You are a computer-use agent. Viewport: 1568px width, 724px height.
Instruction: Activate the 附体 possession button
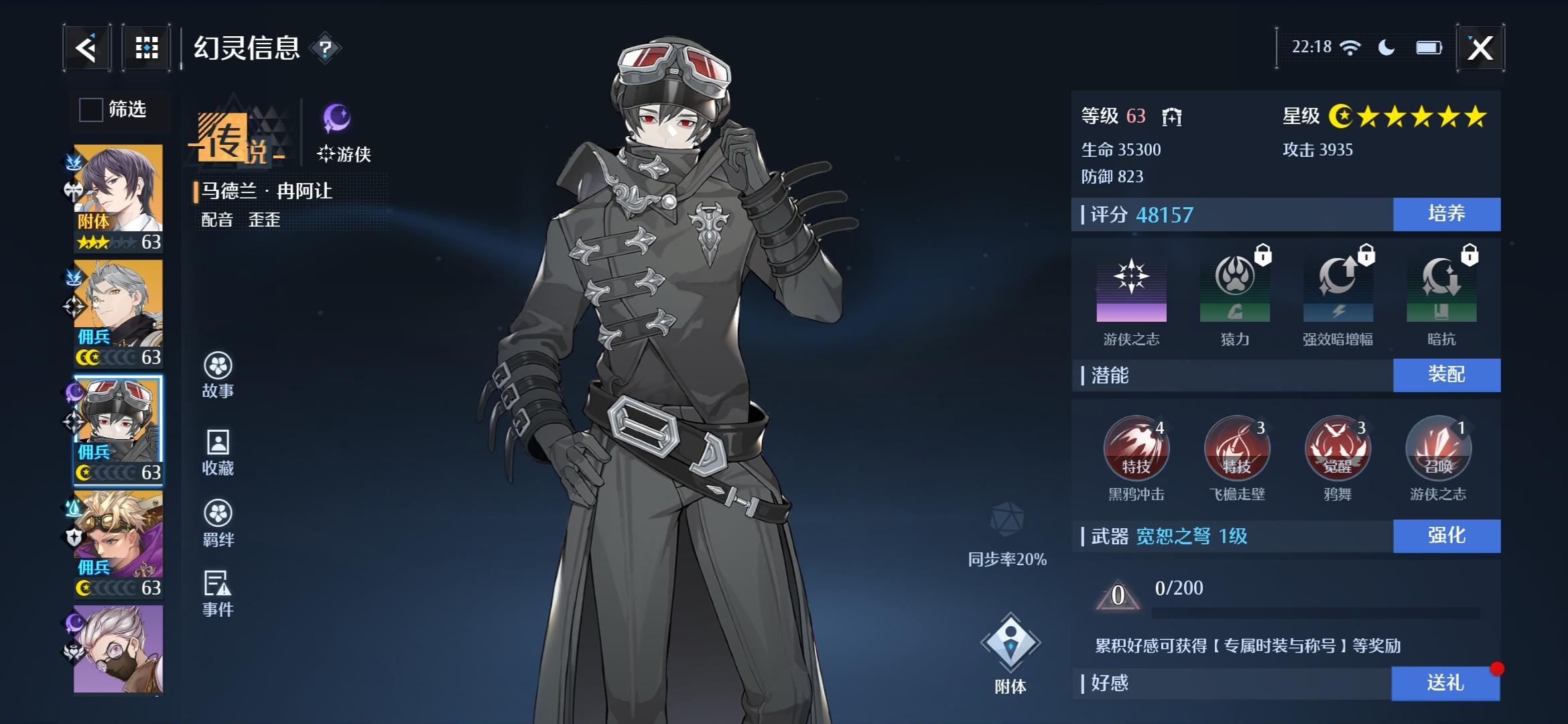(1010, 652)
